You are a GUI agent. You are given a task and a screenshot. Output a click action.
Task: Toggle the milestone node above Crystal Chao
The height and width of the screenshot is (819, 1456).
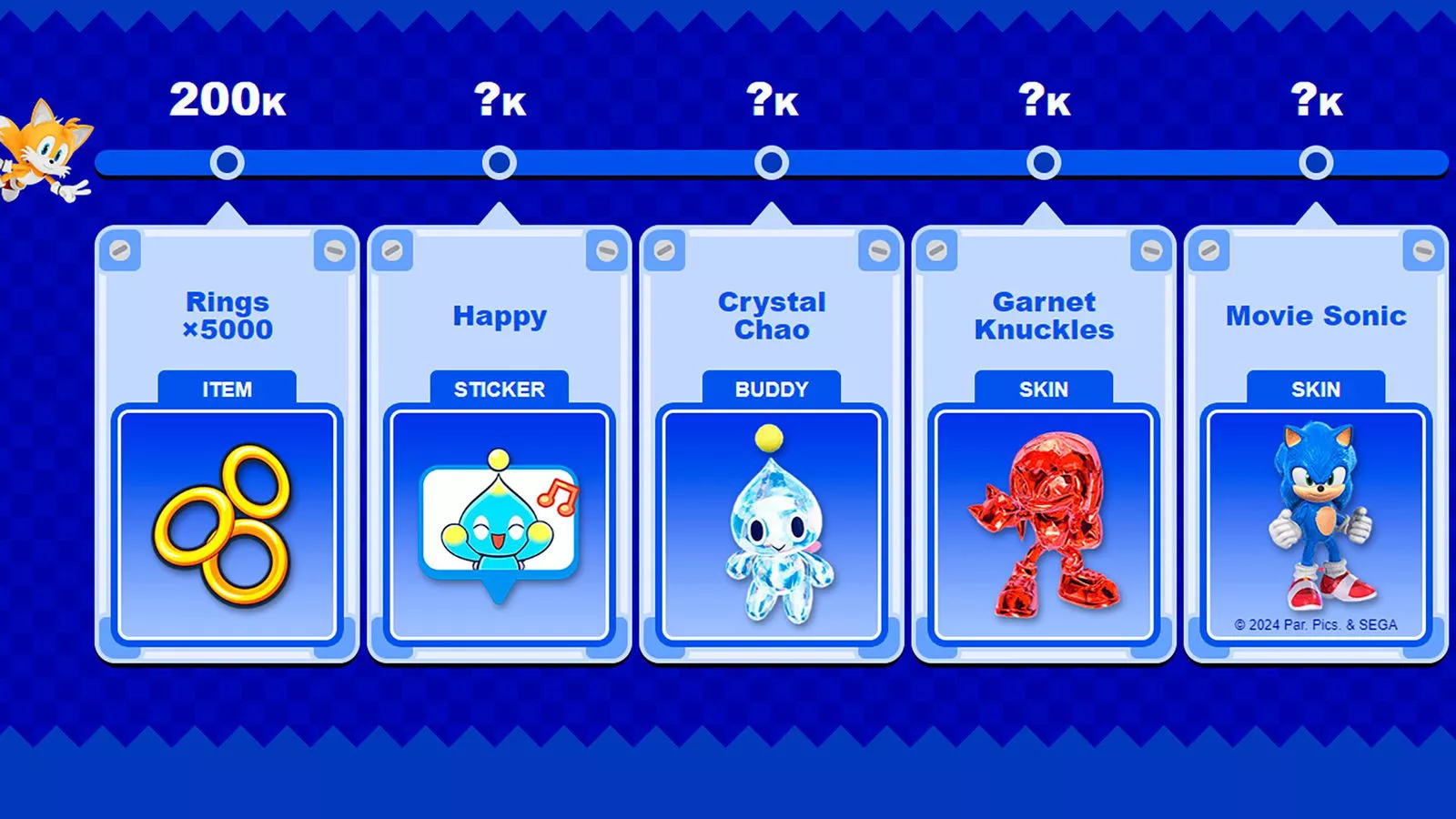[772, 161]
